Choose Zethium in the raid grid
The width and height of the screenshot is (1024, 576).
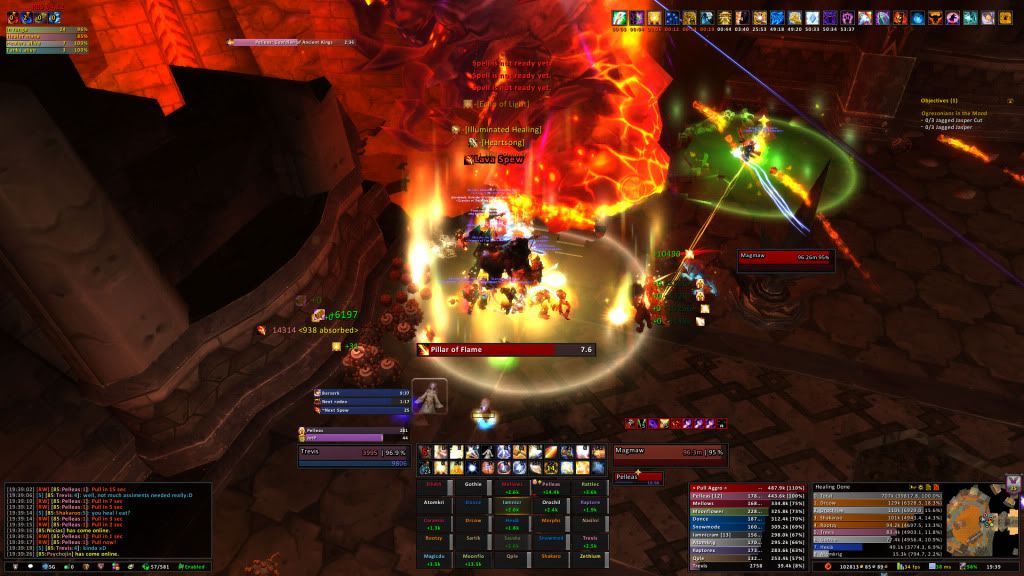[590, 557]
